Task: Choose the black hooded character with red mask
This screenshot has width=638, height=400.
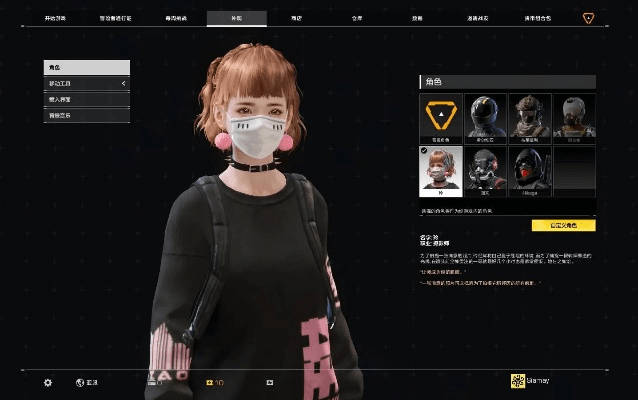Action: (529, 168)
